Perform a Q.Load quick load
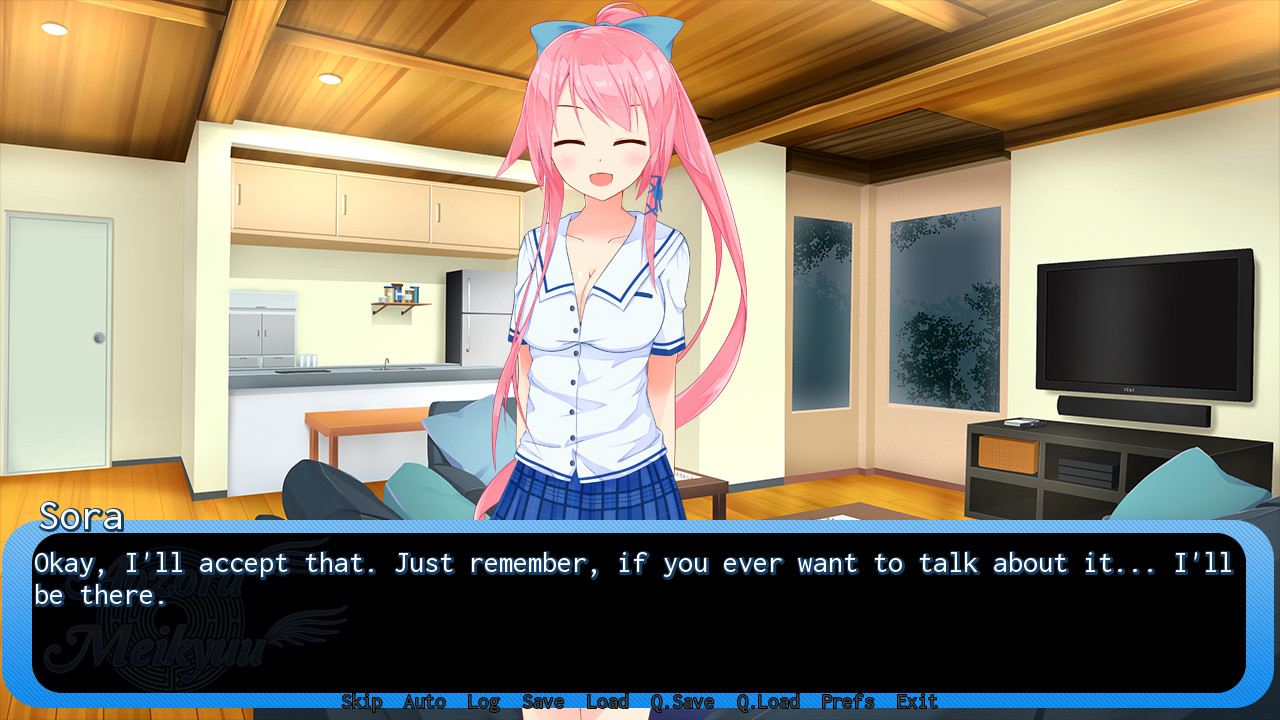Image resolution: width=1280 pixels, height=720 pixels. click(x=765, y=701)
